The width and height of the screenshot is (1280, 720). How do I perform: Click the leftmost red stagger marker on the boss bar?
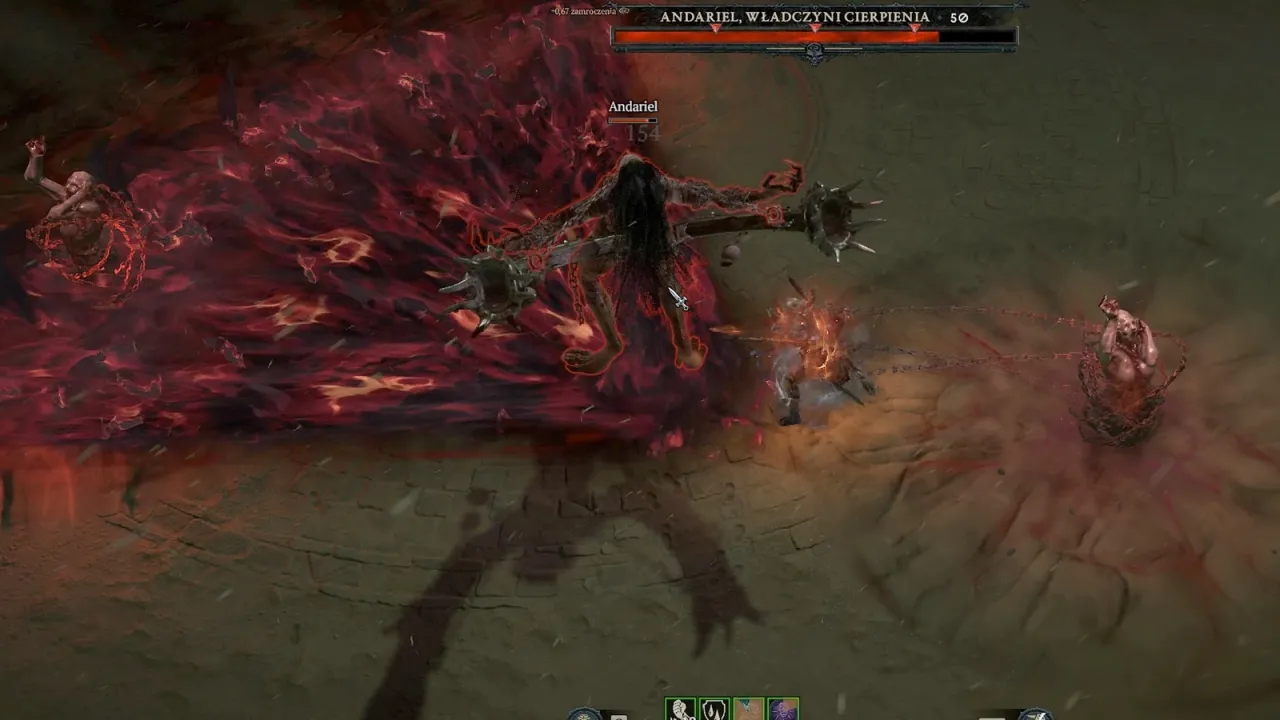click(714, 28)
